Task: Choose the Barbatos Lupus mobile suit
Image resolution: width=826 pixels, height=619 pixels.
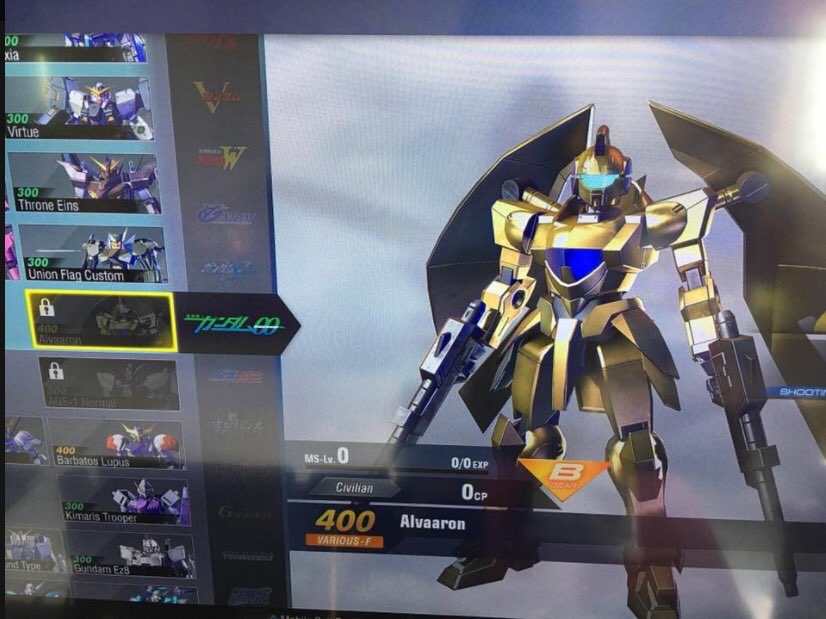Action: 116,444
